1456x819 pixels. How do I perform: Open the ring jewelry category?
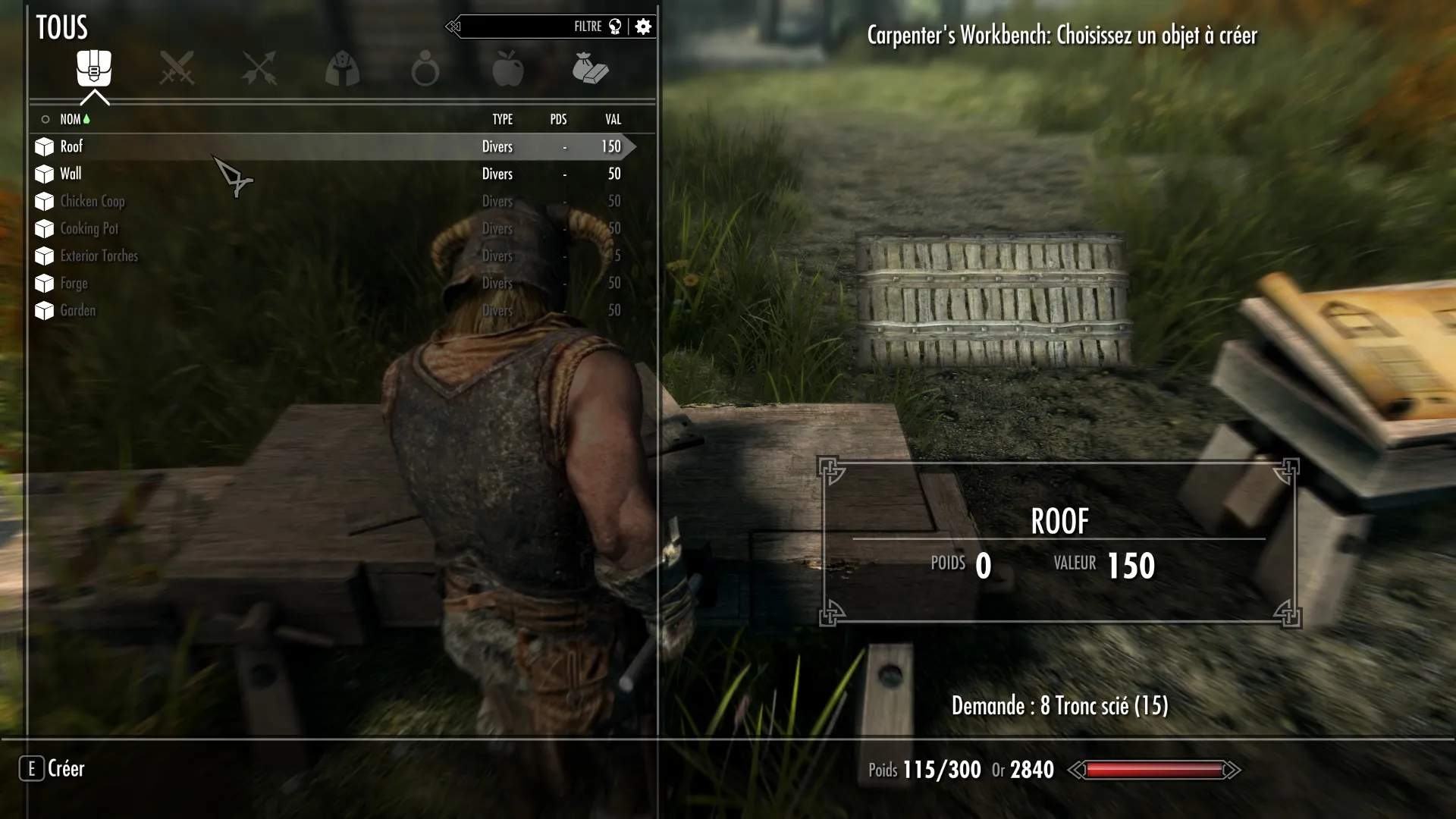(425, 68)
